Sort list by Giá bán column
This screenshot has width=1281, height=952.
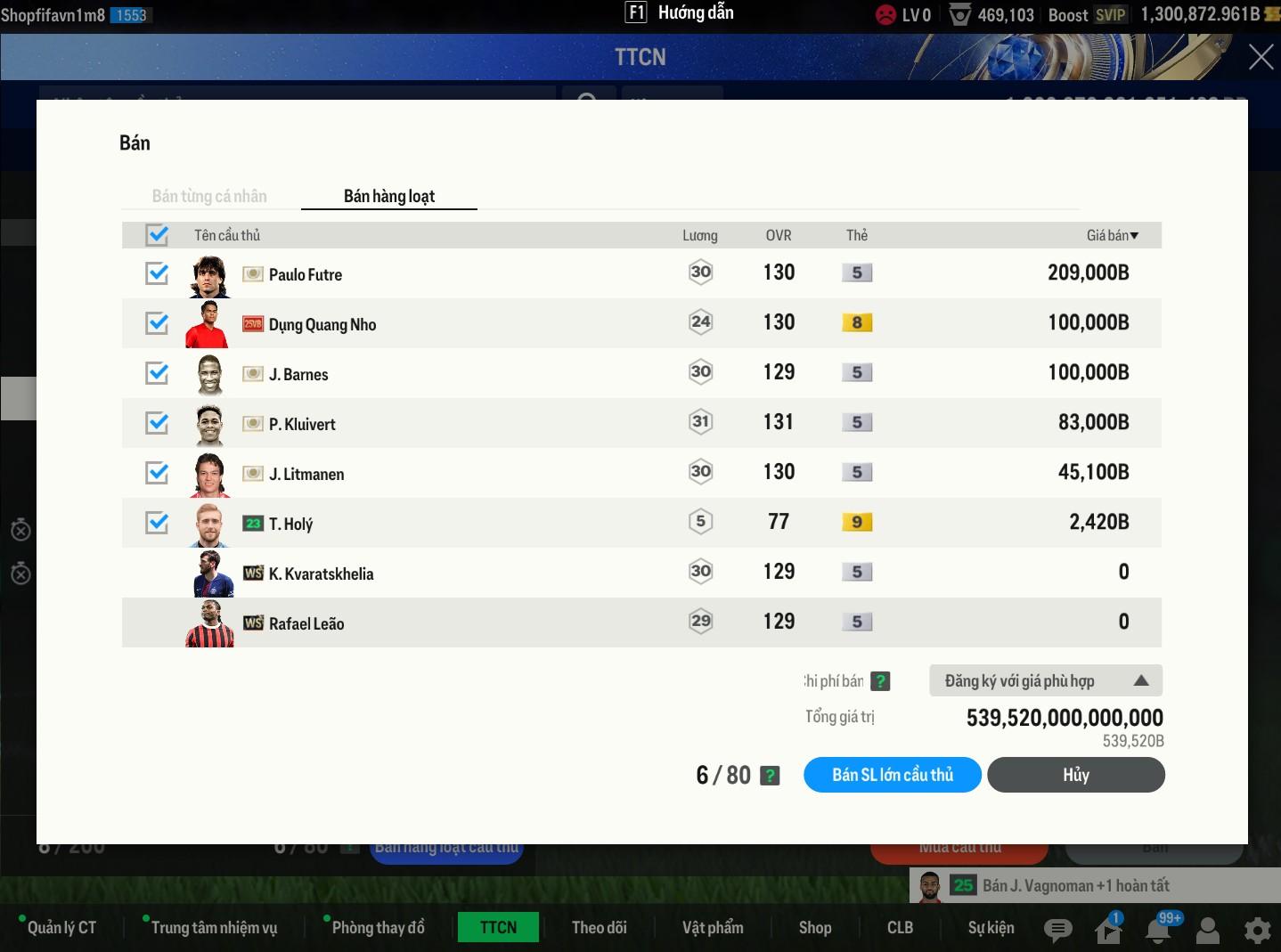pyautogui.click(x=1112, y=235)
